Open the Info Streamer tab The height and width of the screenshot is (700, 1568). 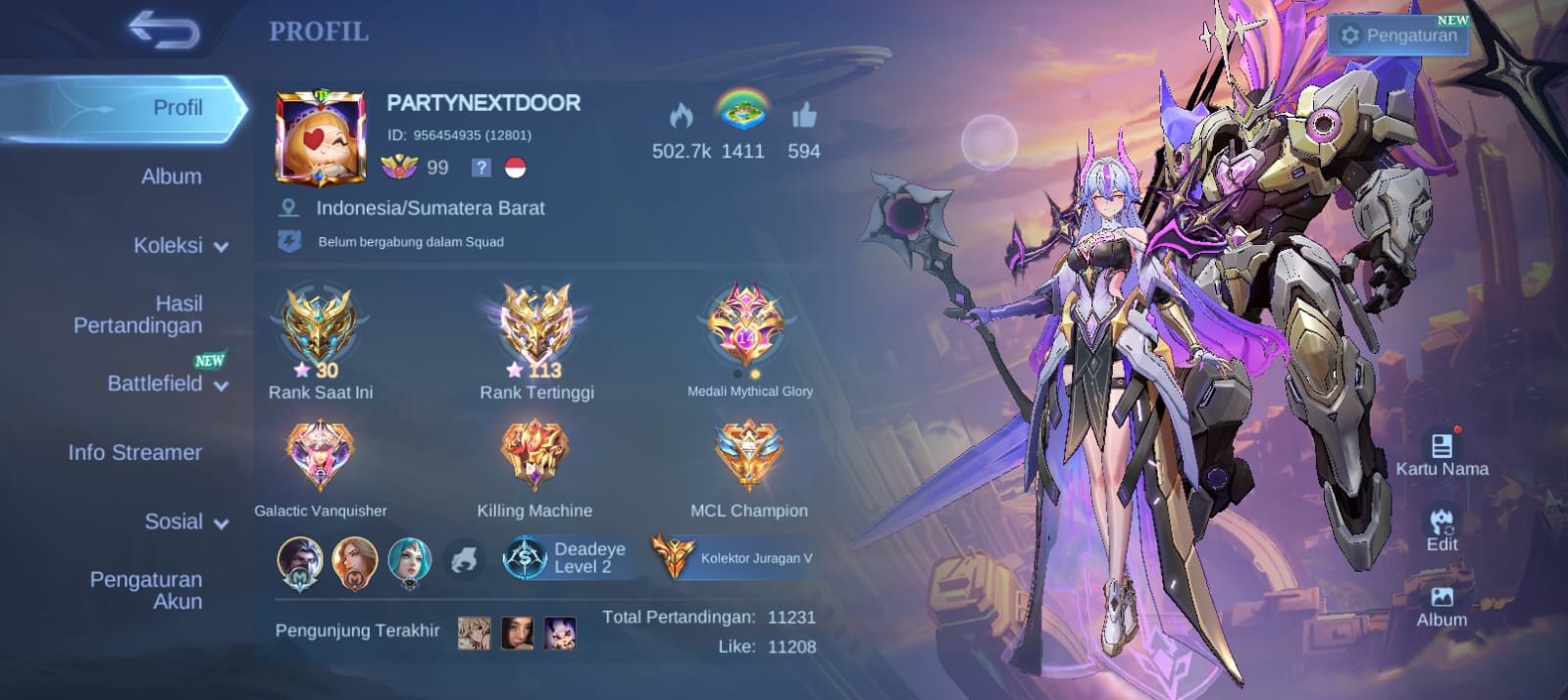pyautogui.click(x=134, y=452)
